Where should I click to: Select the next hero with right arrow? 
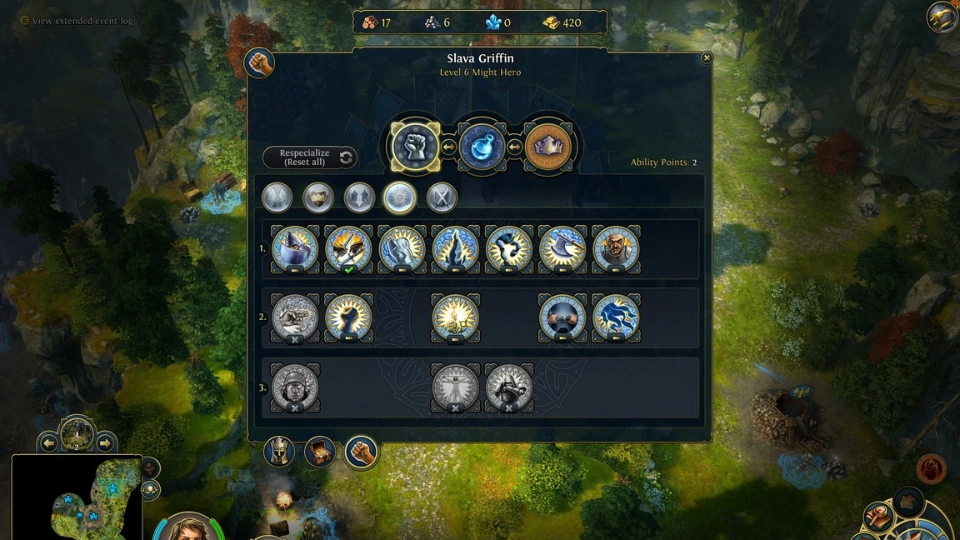(105, 441)
